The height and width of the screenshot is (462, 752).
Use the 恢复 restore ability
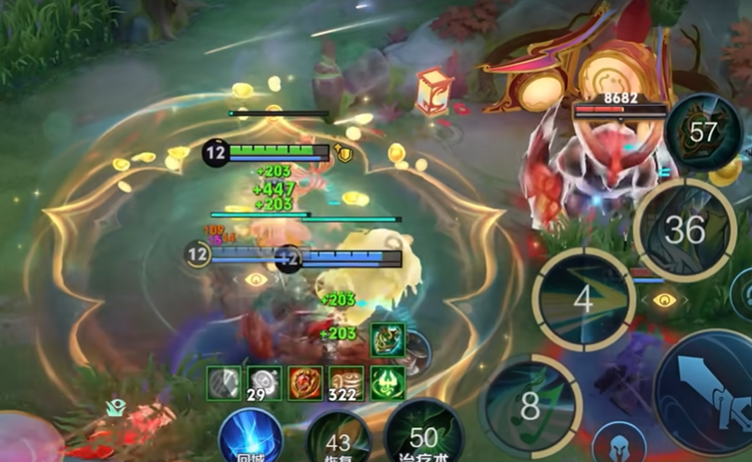click(338, 440)
